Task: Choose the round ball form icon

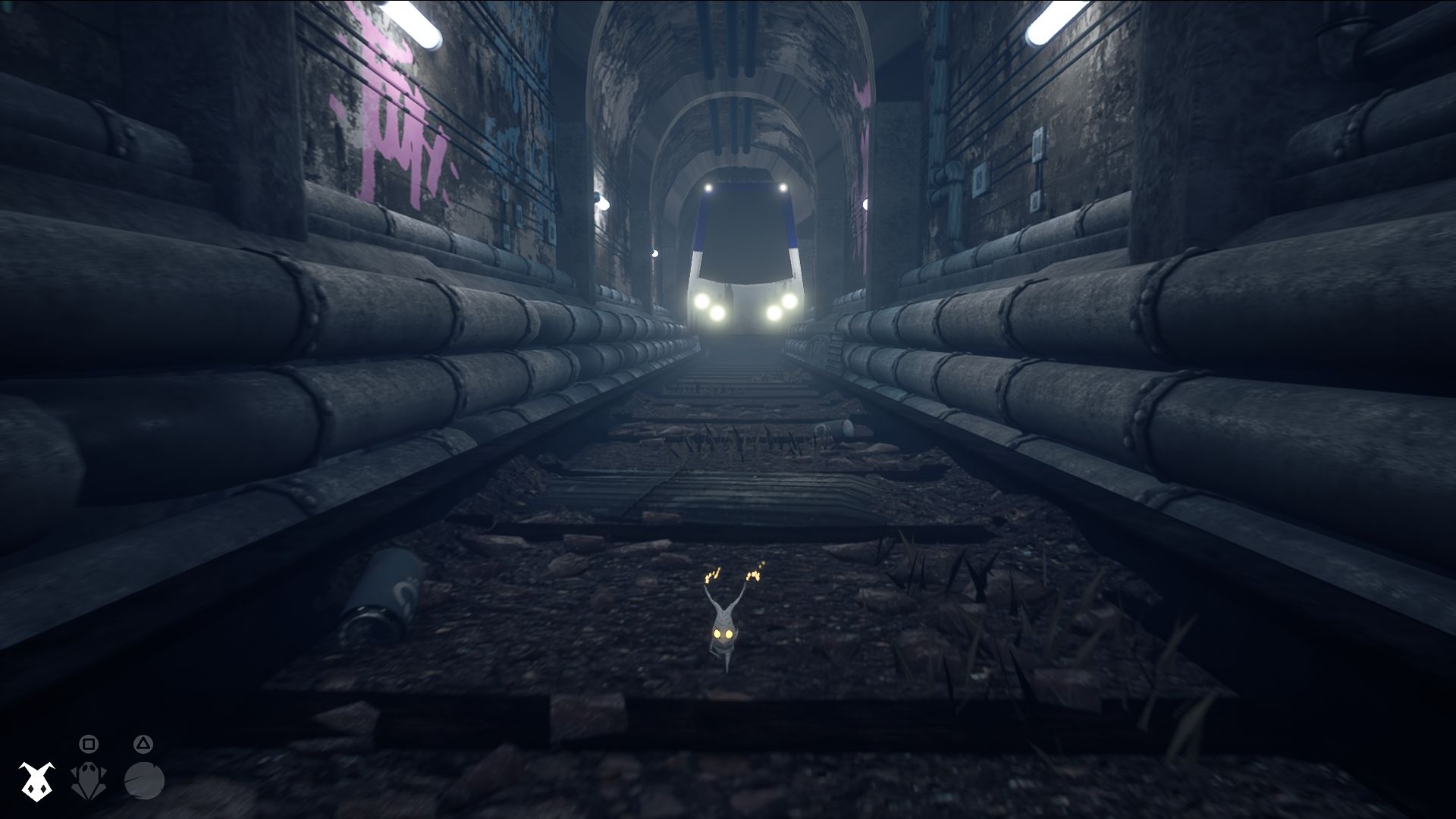Action: [144, 781]
